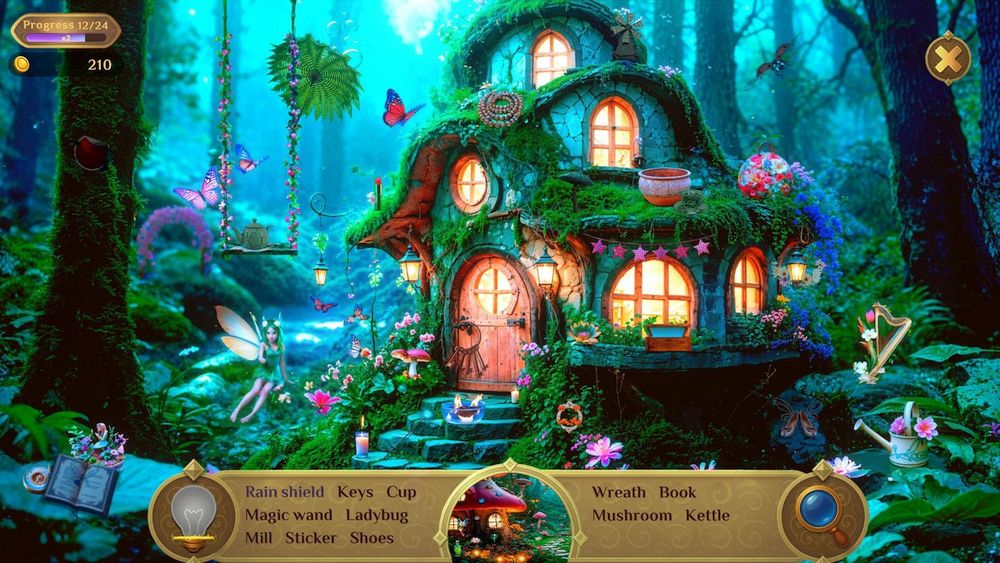1000x563 pixels.
Task: Close the level with the X button
Action: (947, 59)
